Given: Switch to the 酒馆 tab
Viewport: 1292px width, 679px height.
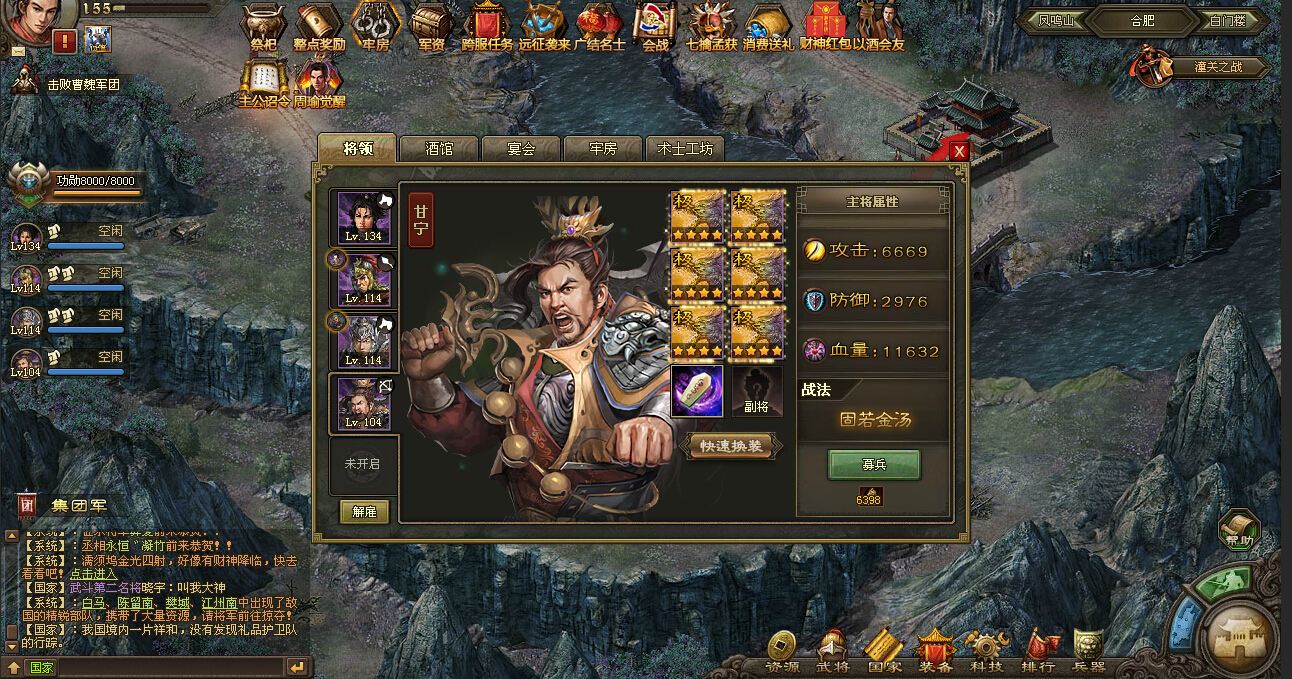Looking at the screenshot, I should pos(439,149).
